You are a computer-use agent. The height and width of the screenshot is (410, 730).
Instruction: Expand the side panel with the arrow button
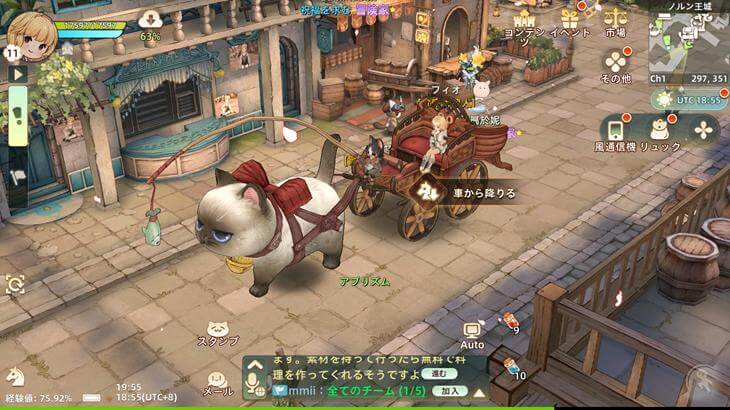(x=16, y=73)
